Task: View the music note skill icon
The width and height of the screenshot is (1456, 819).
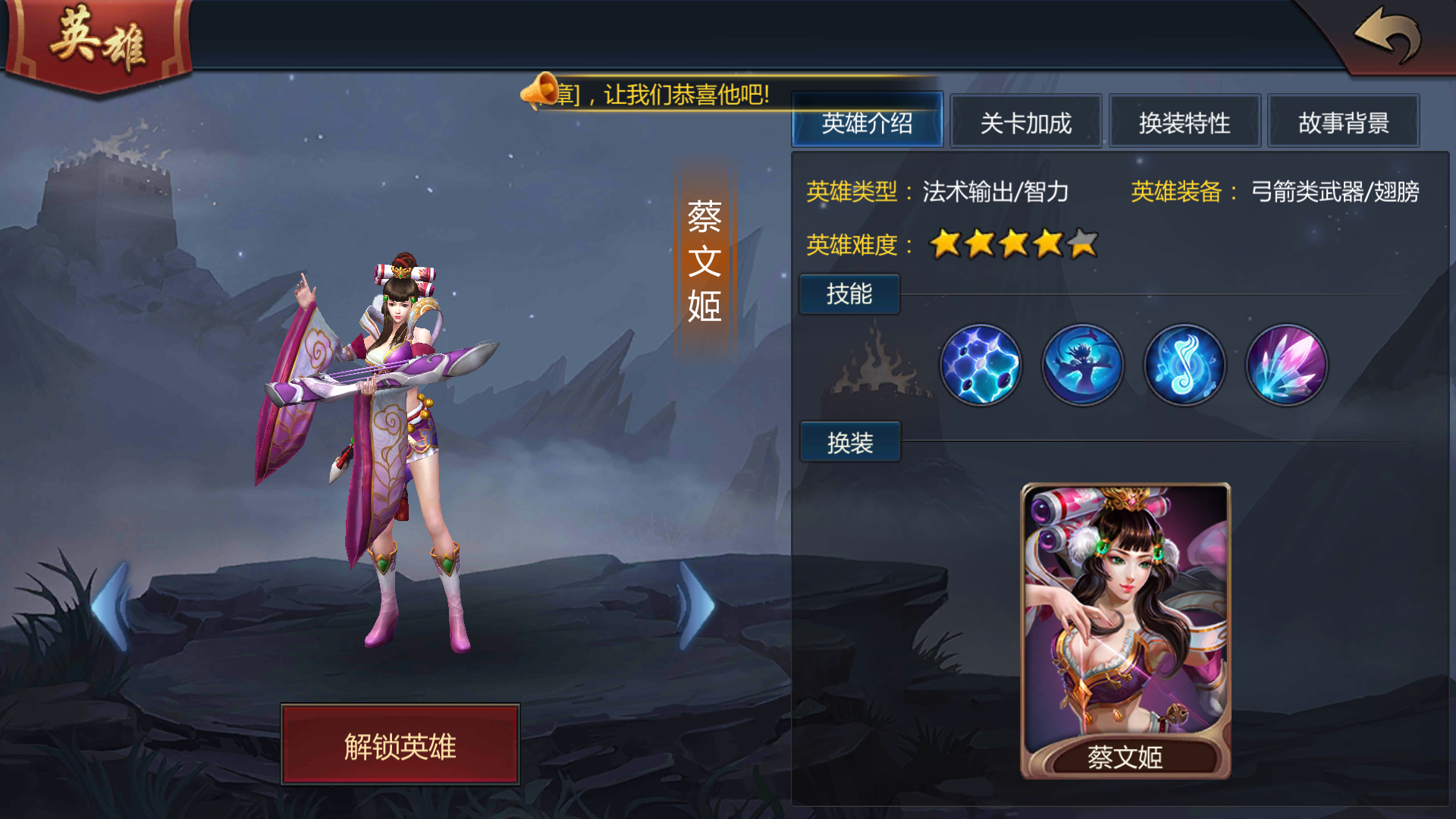Action: (x=1185, y=366)
